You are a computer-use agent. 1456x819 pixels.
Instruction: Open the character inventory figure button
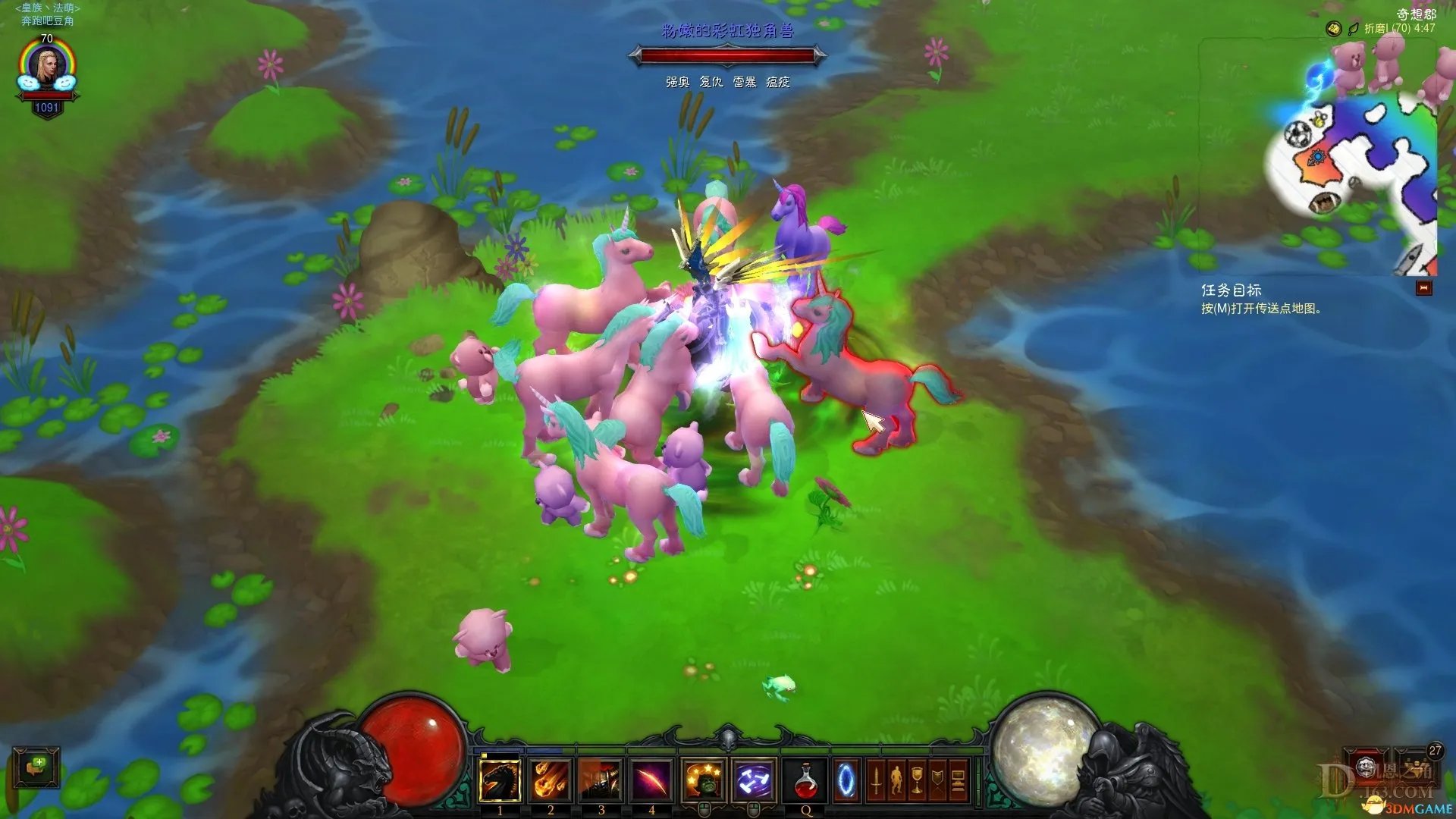click(x=896, y=780)
